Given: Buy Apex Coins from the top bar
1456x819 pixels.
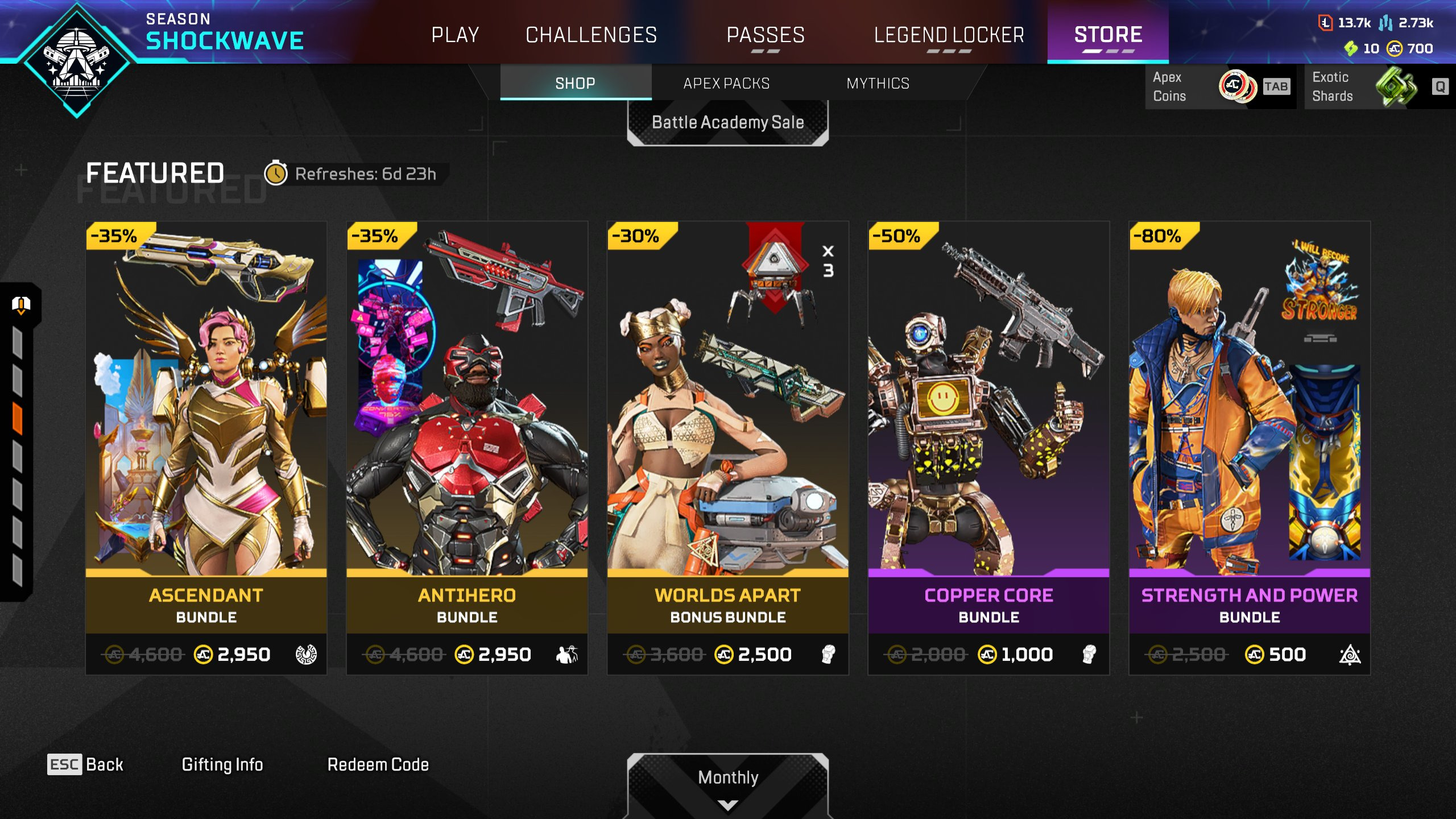Looking at the screenshot, I should click(1219, 86).
